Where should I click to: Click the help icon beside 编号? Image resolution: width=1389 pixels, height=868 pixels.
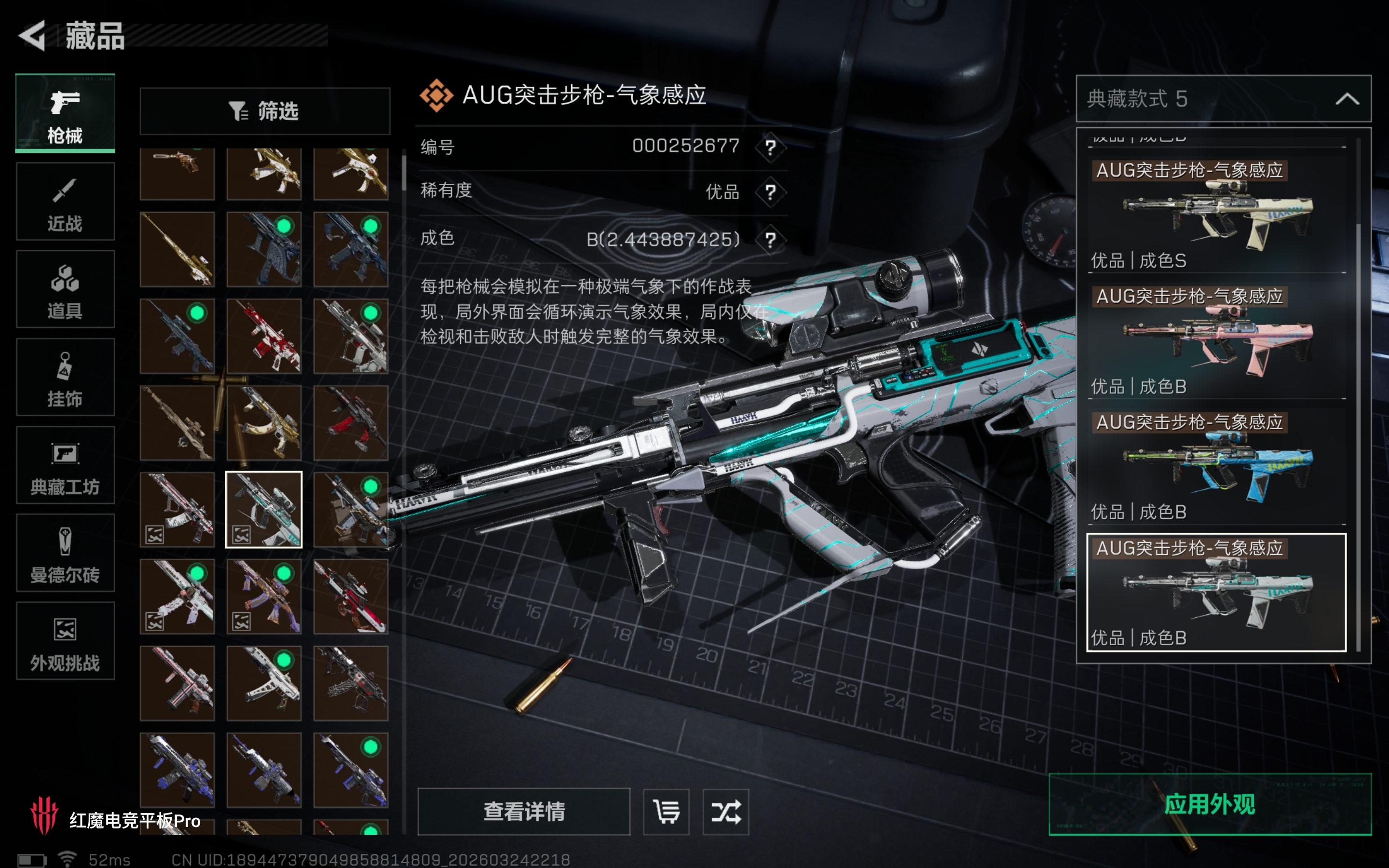[770, 148]
